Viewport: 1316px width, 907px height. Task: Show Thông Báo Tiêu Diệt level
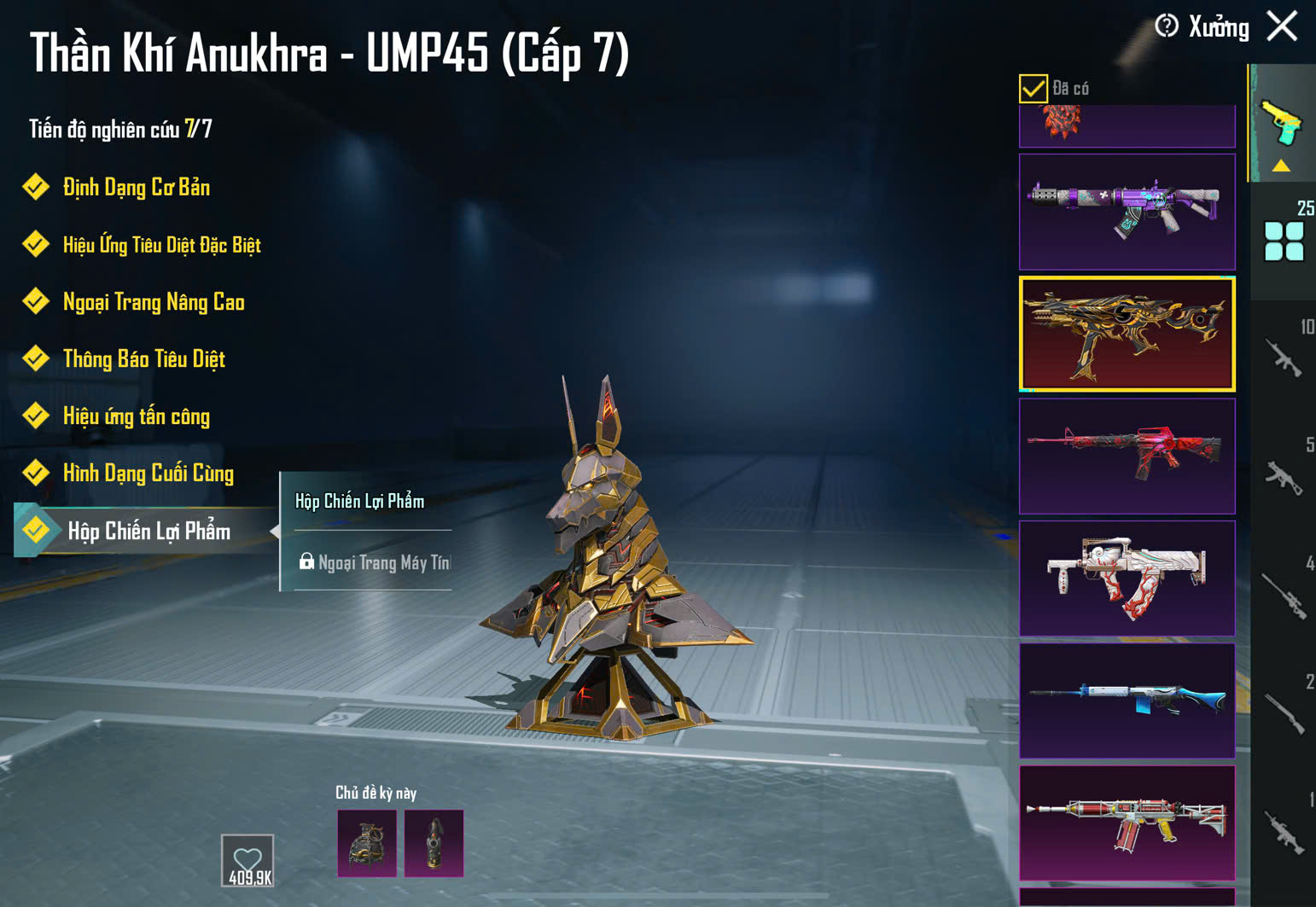click(143, 359)
